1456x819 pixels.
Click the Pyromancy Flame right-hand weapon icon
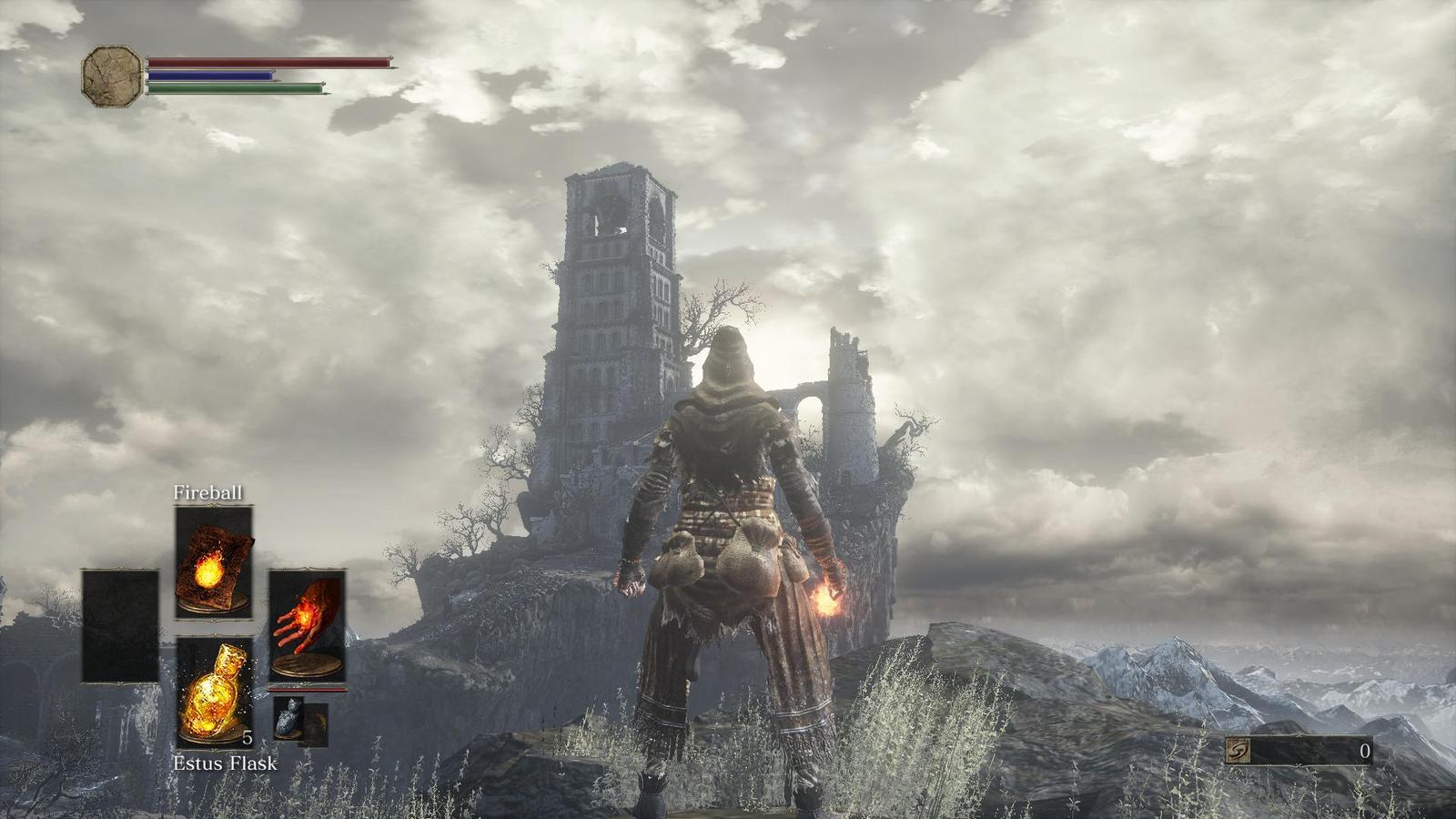309,626
